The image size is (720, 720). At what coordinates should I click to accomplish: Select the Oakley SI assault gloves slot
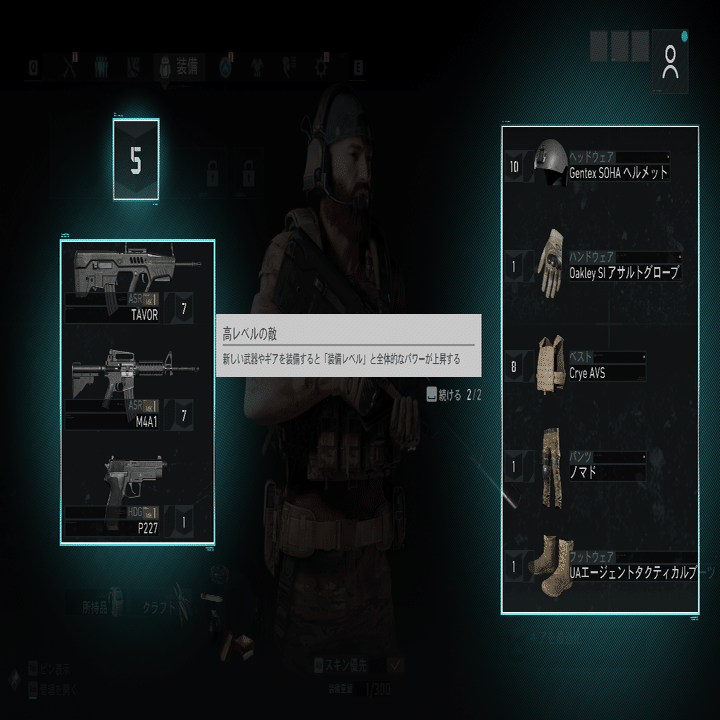[x=600, y=267]
